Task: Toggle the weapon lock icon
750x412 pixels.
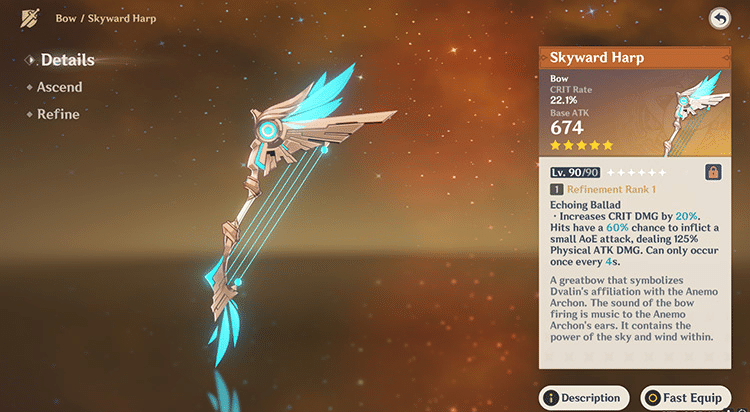Action: (x=714, y=172)
